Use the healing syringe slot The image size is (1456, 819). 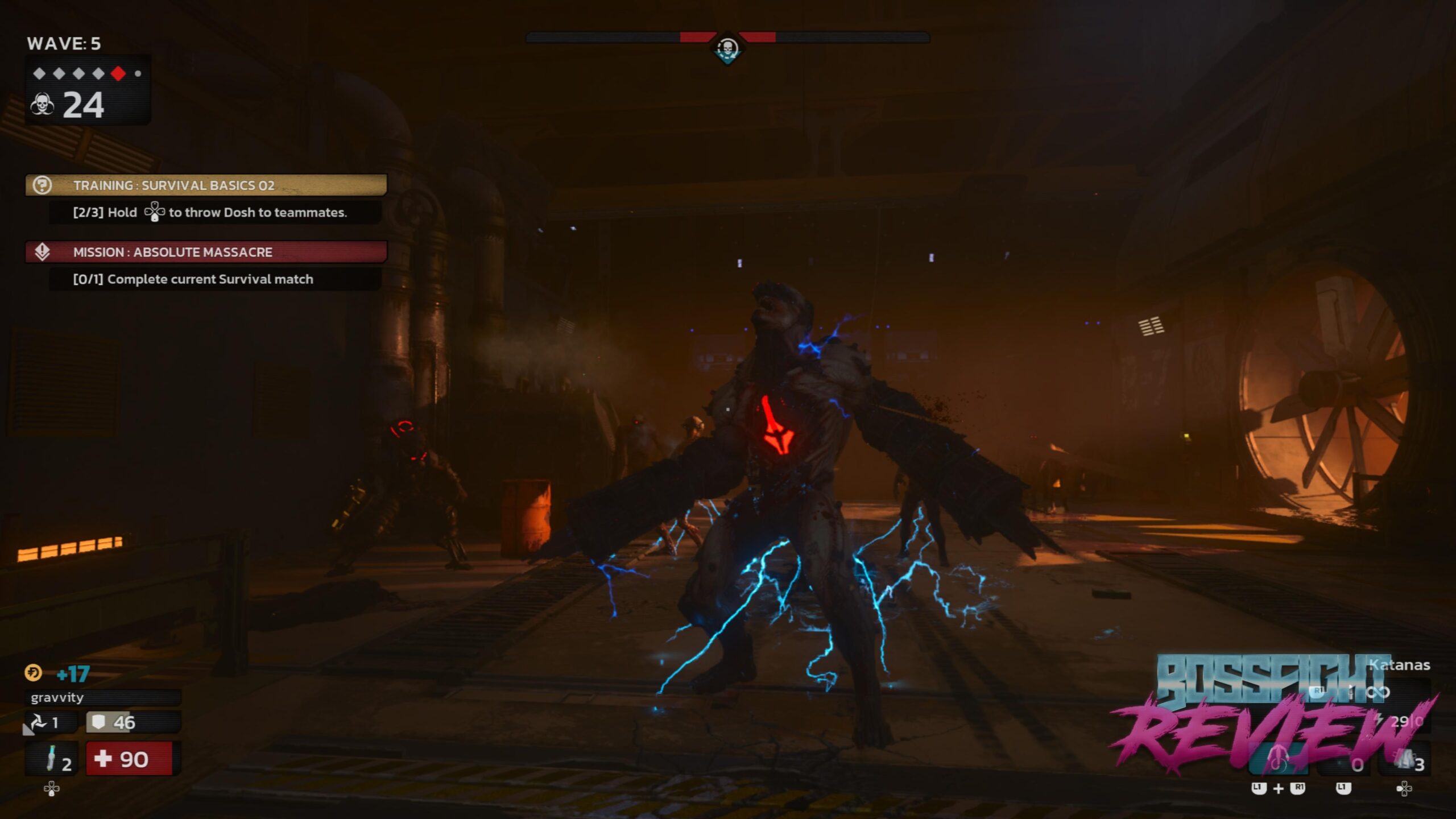(x=52, y=759)
